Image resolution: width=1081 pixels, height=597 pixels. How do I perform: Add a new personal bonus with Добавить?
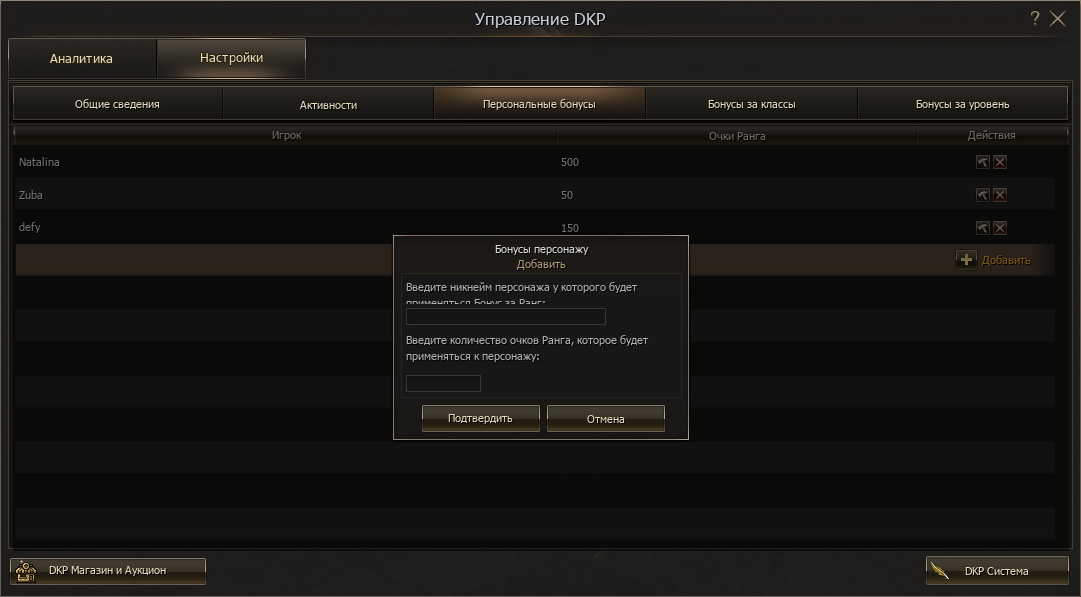[993, 260]
